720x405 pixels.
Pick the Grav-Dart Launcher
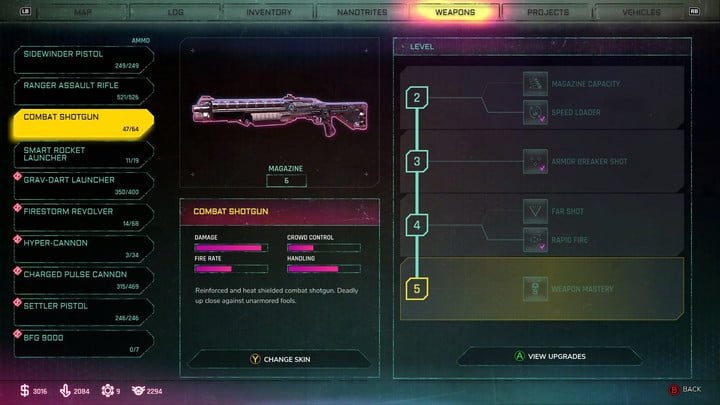(x=82, y=186)
